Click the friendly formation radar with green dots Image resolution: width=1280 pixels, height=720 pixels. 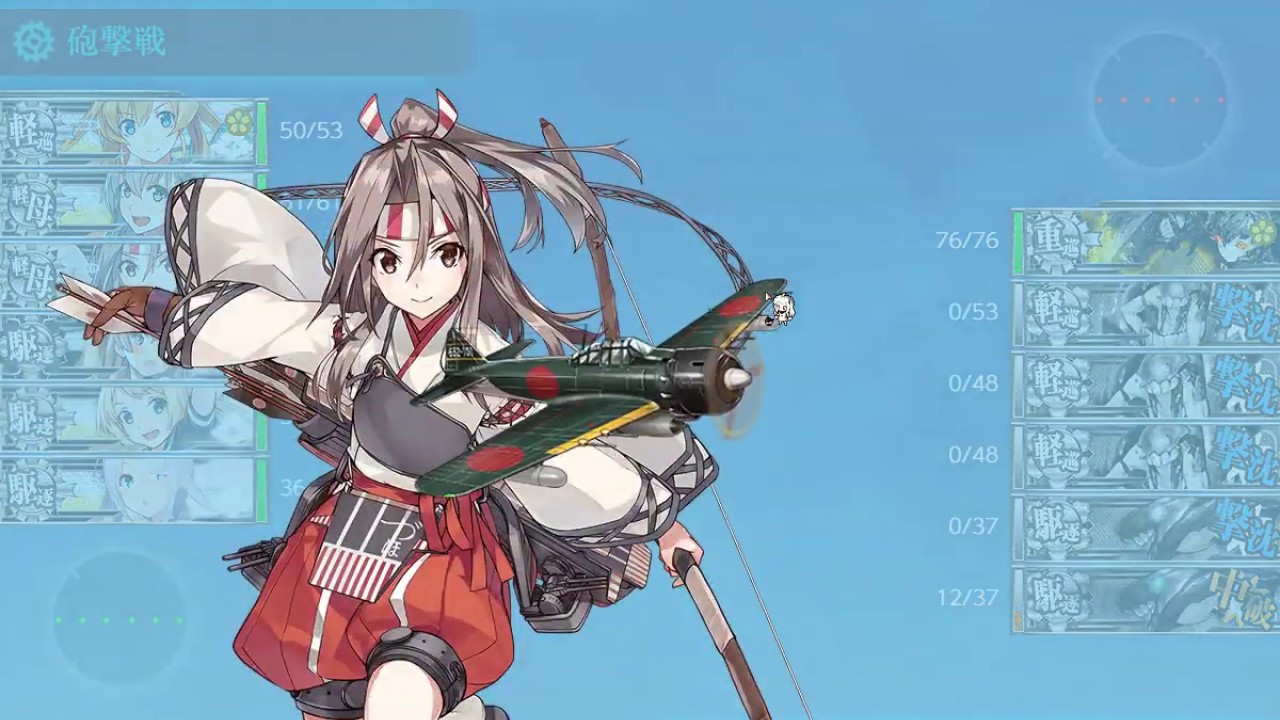pyautogui.click(x=120, y=620)
